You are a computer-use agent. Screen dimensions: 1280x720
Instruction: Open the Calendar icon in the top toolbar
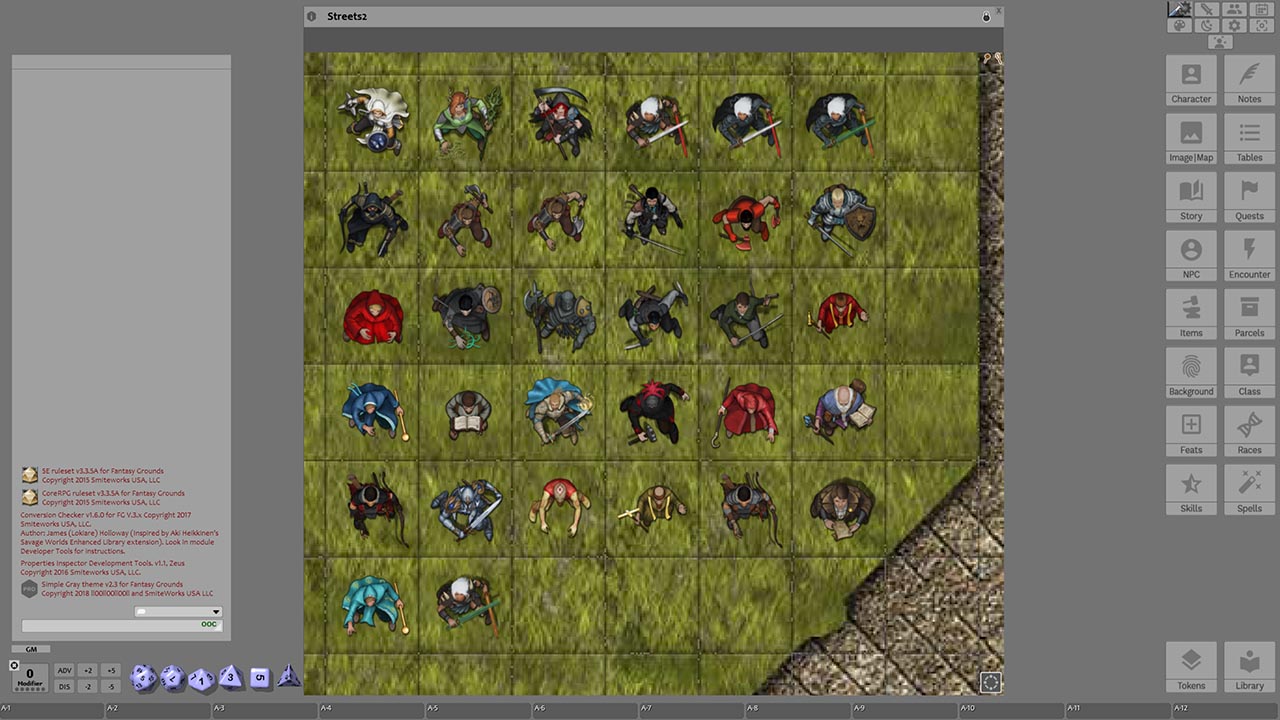(1262, 9)
